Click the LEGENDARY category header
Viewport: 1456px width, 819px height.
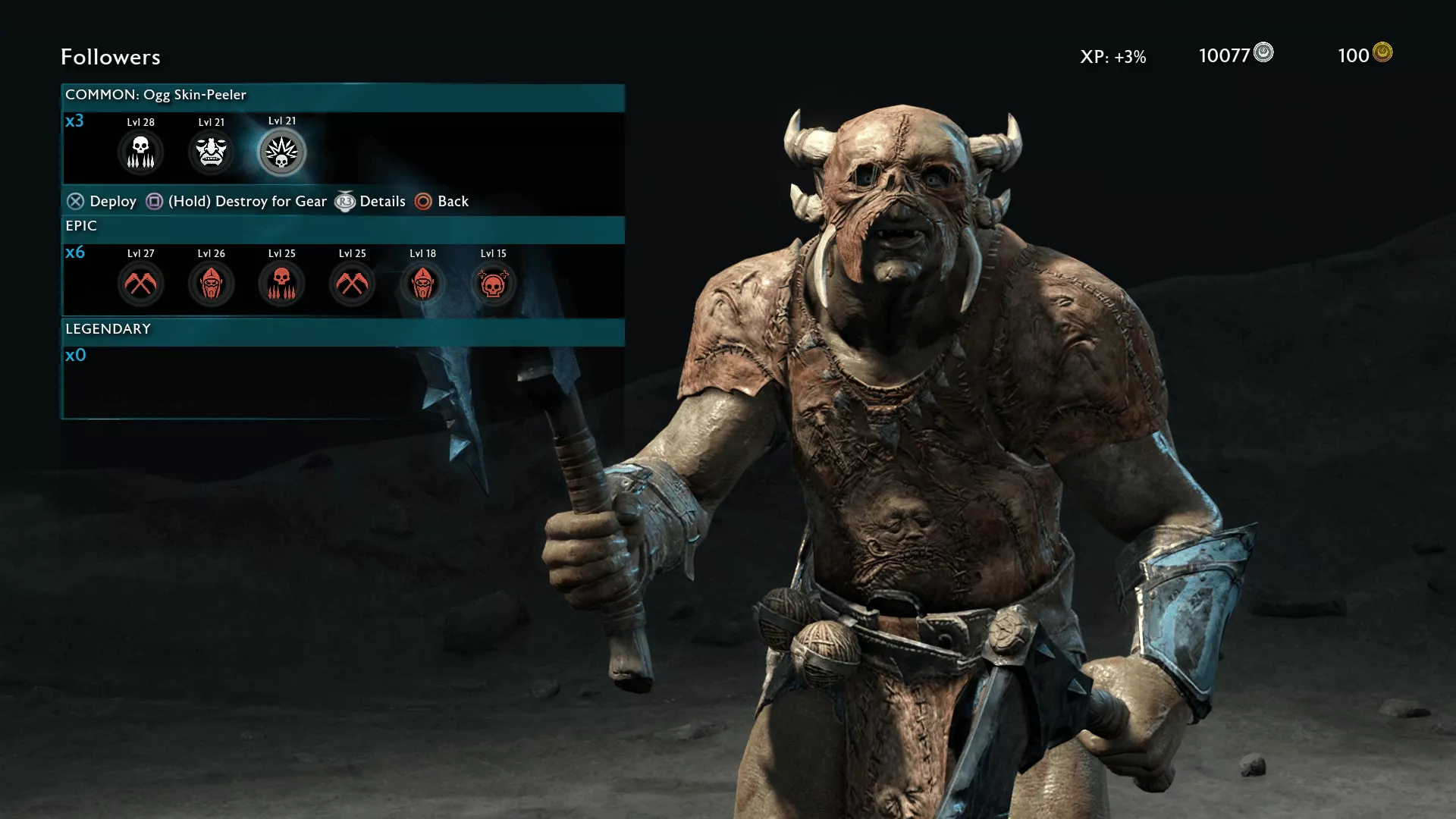click(343, 330)
